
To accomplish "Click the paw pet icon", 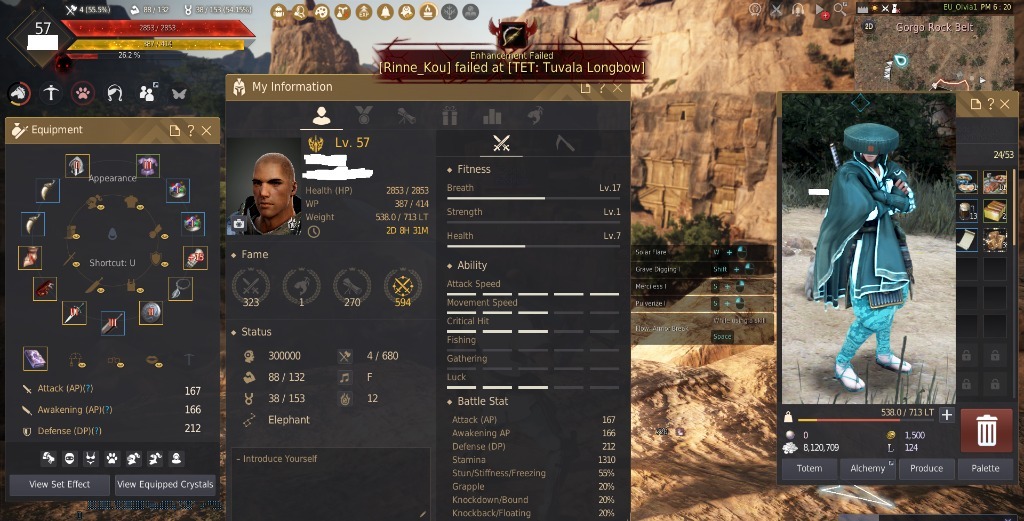I will tap(82, 93).
